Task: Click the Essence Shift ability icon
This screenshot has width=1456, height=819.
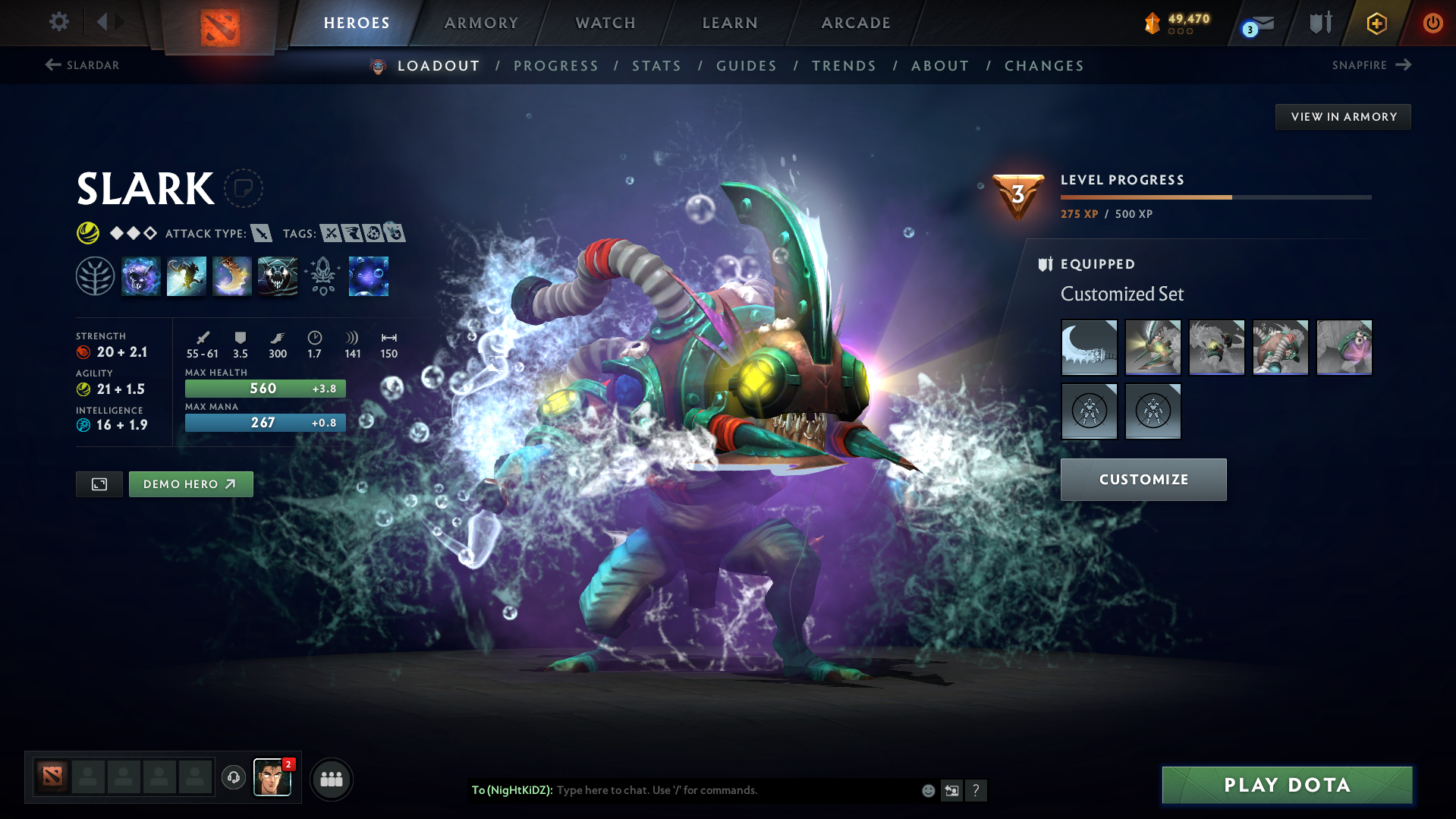Action: click(232, 276)
